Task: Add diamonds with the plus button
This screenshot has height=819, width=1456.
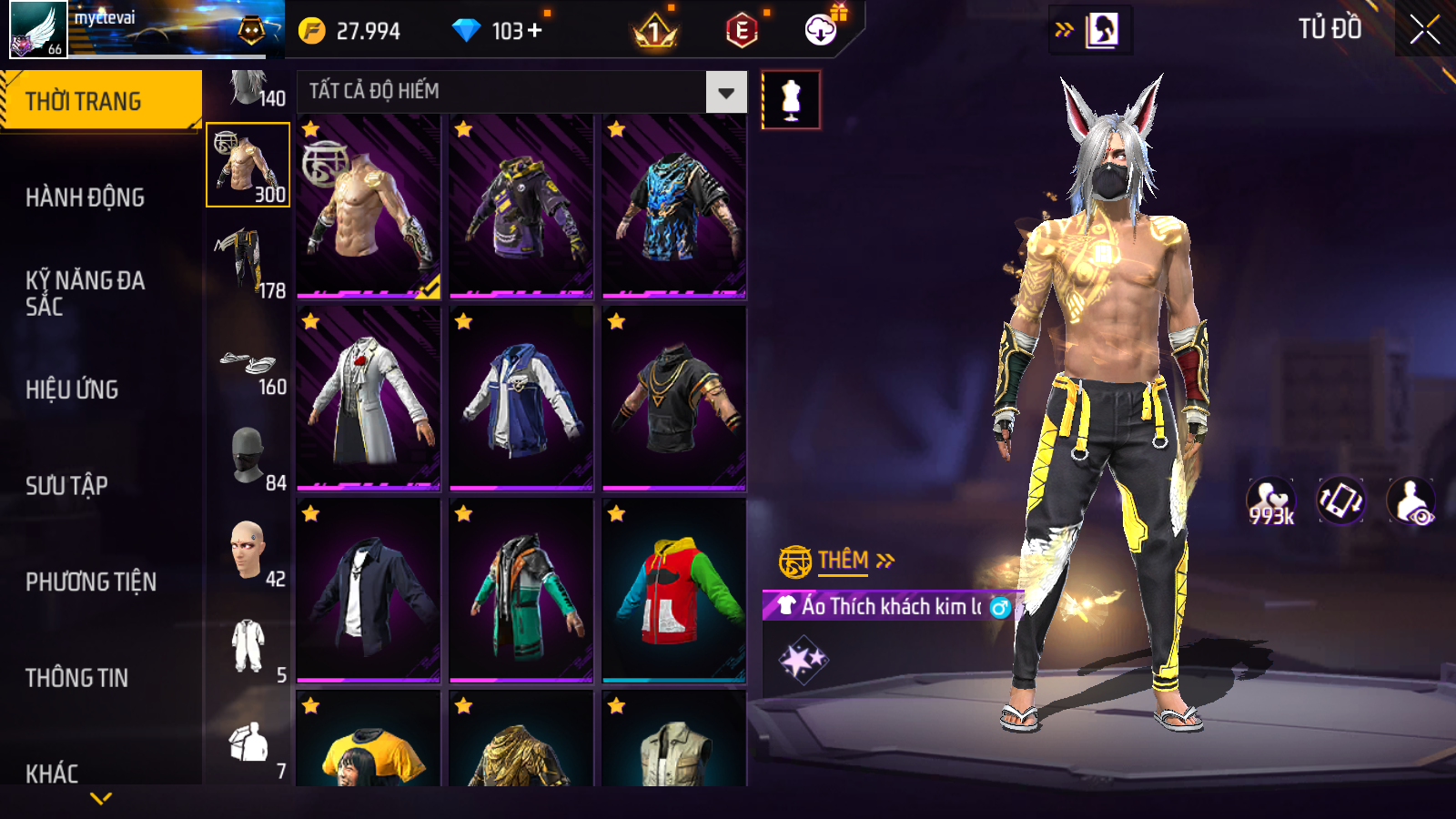Action: pyautogui.click(x=535, y=31)
